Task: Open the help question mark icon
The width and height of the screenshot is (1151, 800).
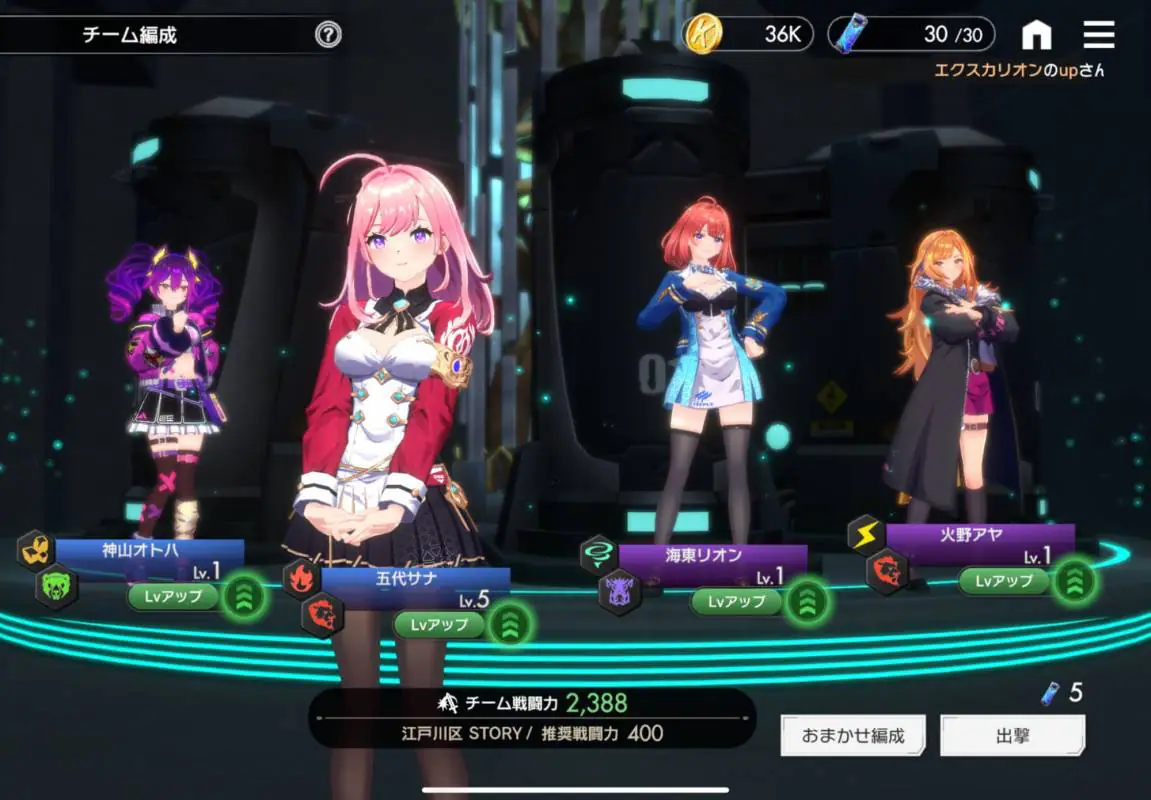Action: click(x=328, y=35)
